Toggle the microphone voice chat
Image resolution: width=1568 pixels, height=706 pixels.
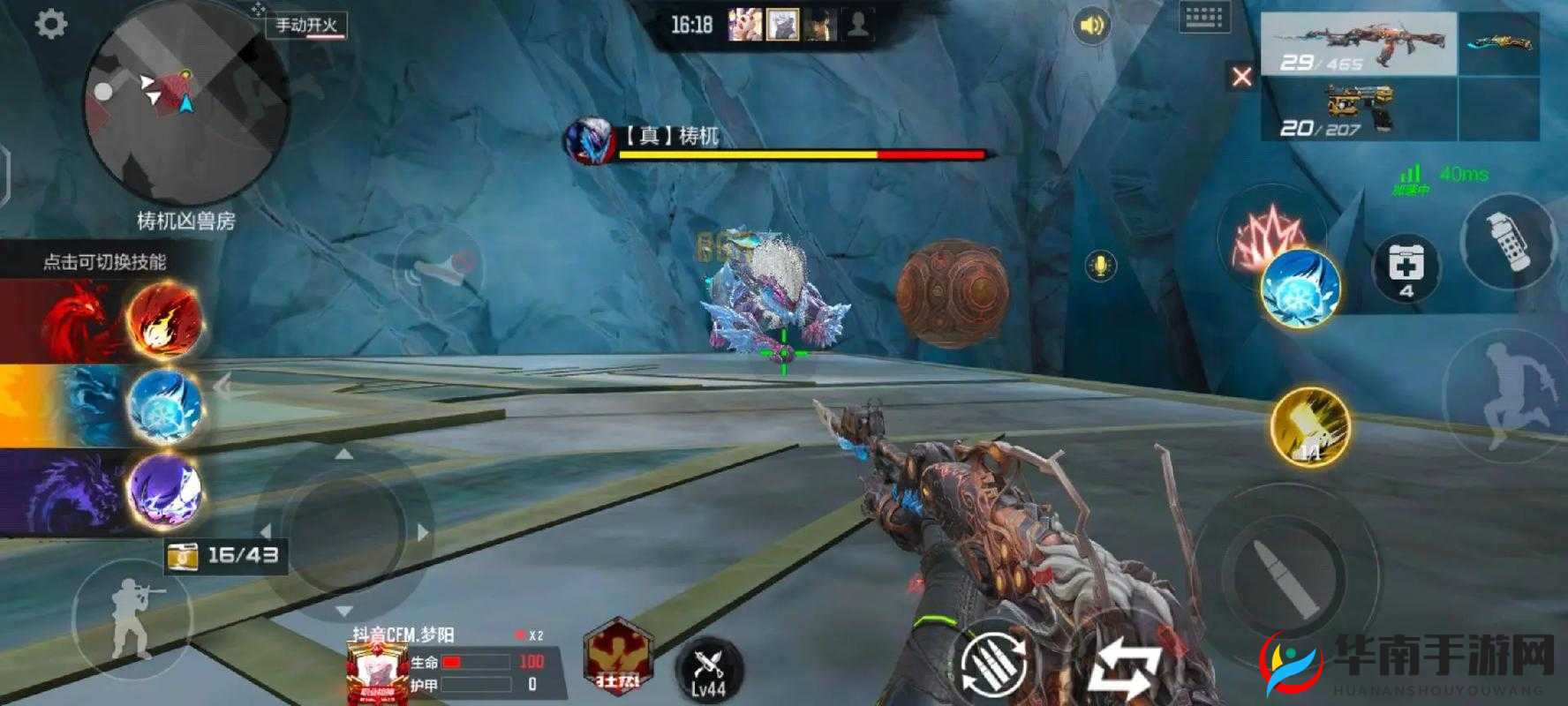pos(1099,265)
